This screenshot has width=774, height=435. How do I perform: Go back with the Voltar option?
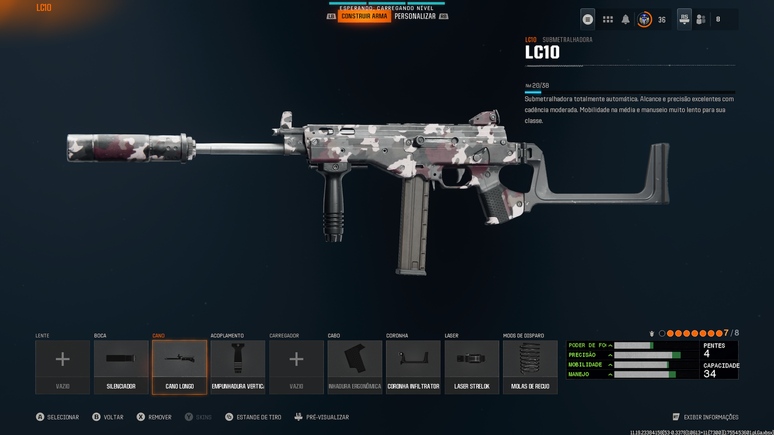[x=112, y=417]
